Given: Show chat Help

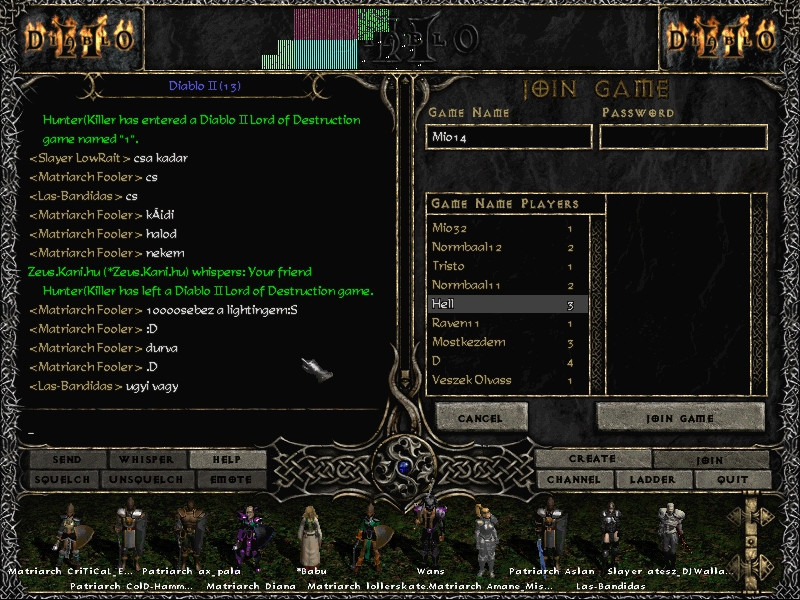Looking at the screenshot, I should coord(227,460).
